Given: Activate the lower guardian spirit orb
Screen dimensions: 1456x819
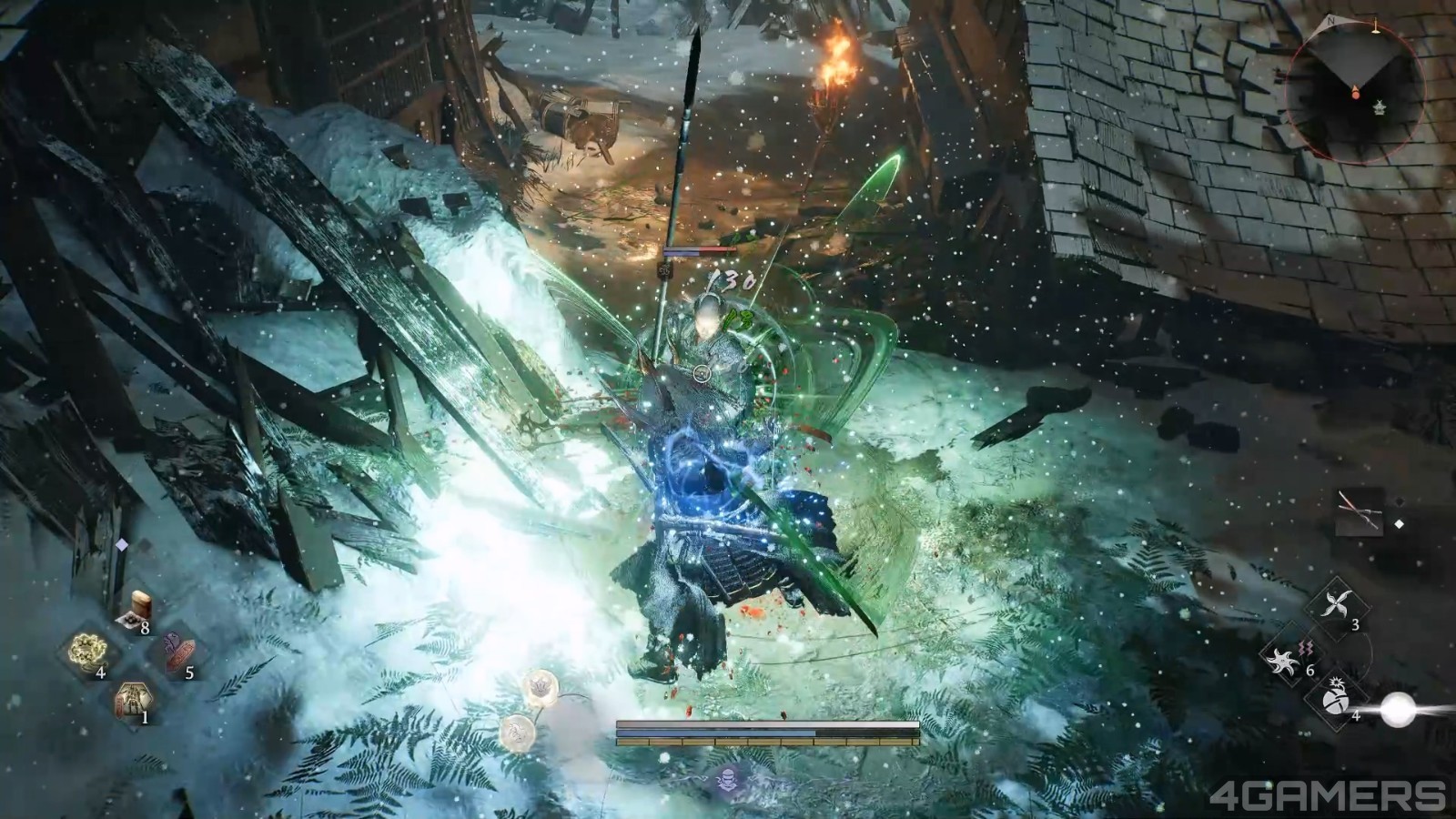Looking at the screenshot, I should 516,730.
